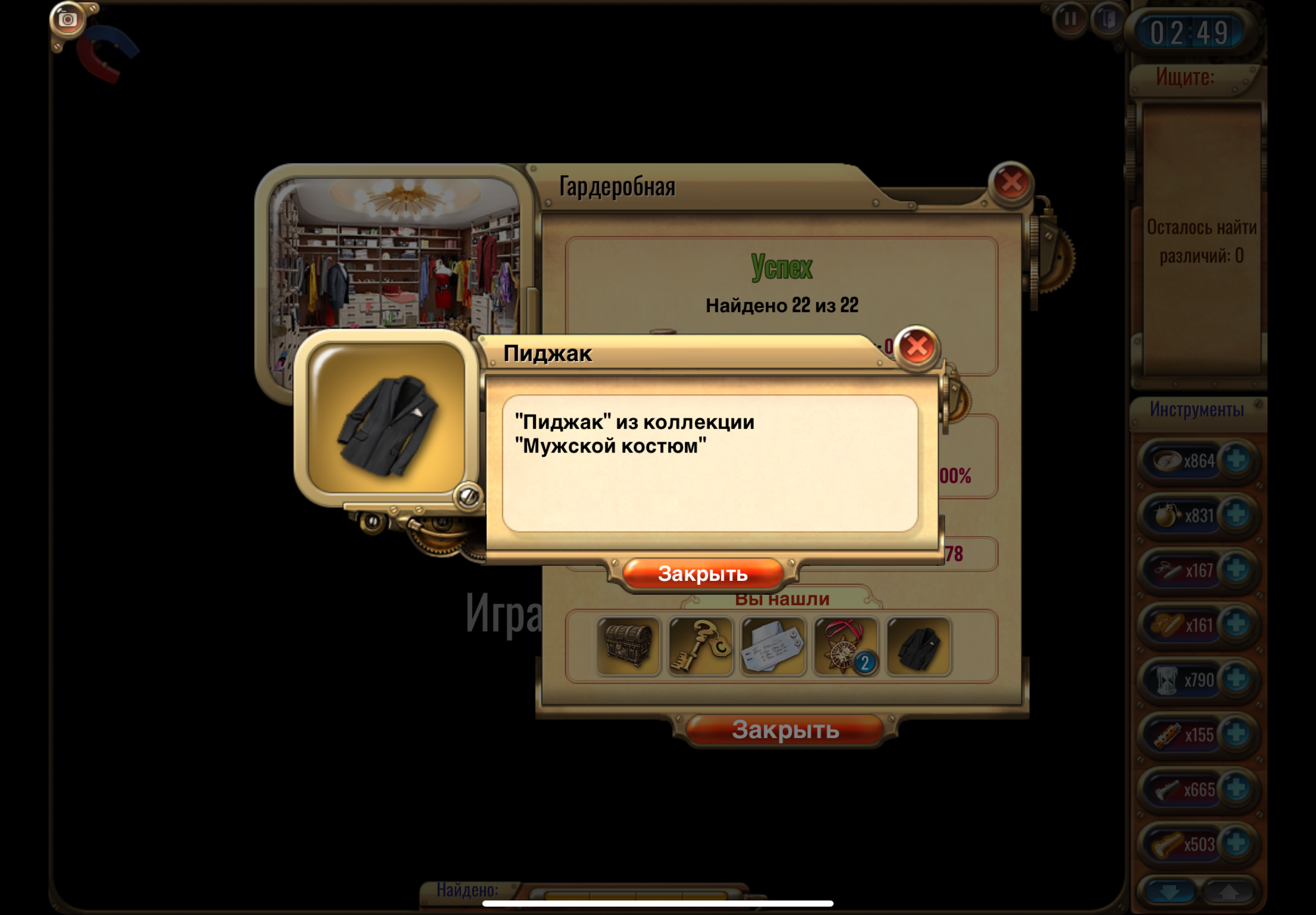Viewport: 1316px width, 915px height.
Task: Select the treasure chest reward slot
Action: [x=628, y=646]
